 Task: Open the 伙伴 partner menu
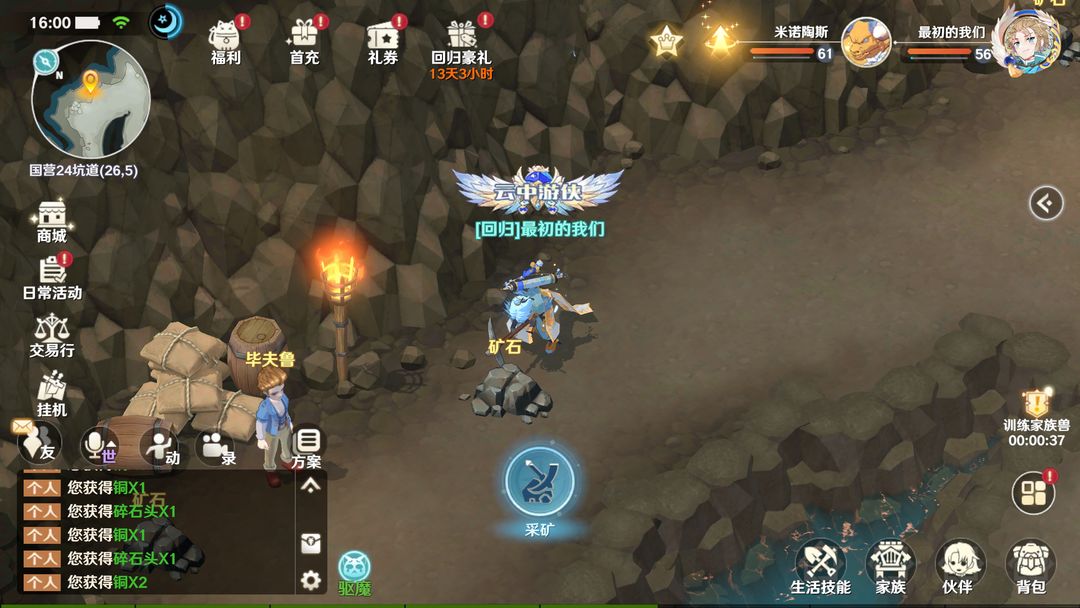[x=958, y=567]
